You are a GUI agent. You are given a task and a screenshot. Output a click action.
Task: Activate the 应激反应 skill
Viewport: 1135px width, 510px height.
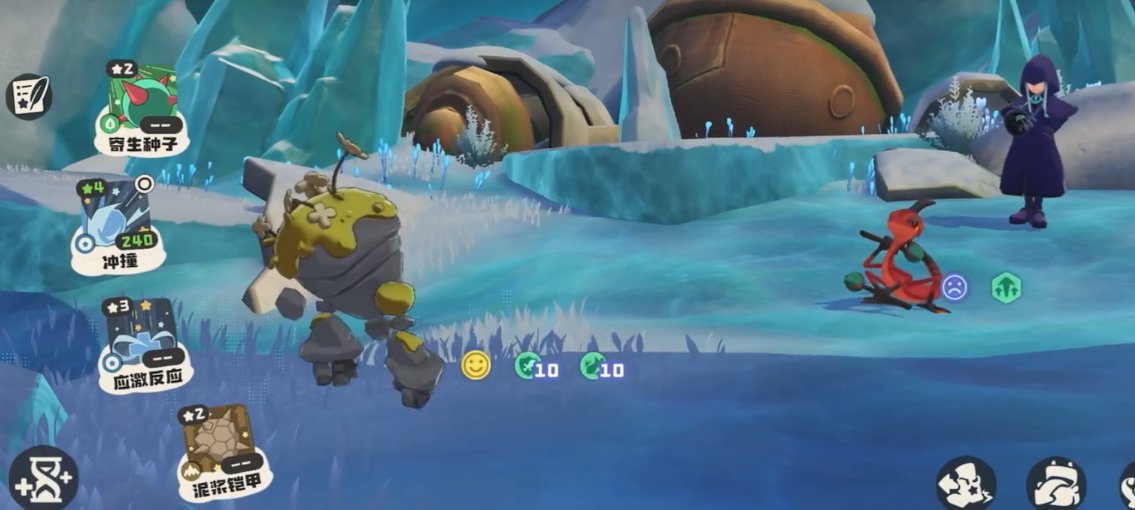[x=142, y=342]
